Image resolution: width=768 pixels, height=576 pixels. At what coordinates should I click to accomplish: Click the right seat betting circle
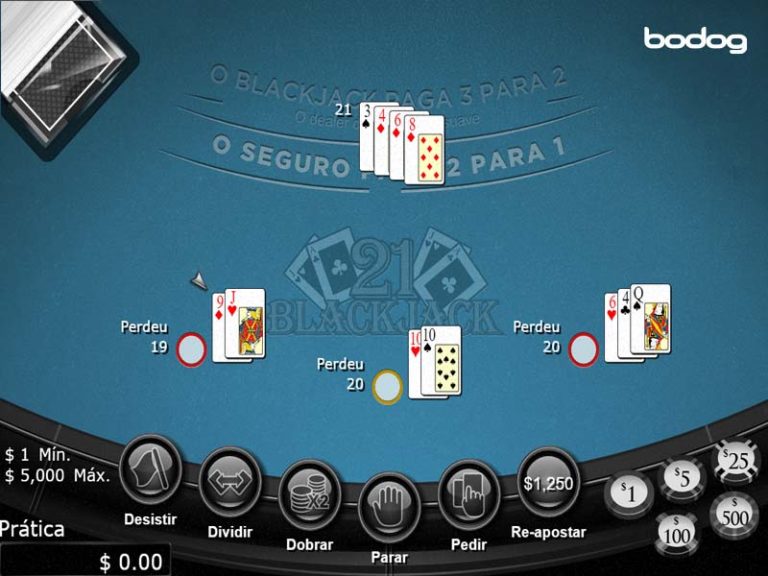tap(584, 350)
